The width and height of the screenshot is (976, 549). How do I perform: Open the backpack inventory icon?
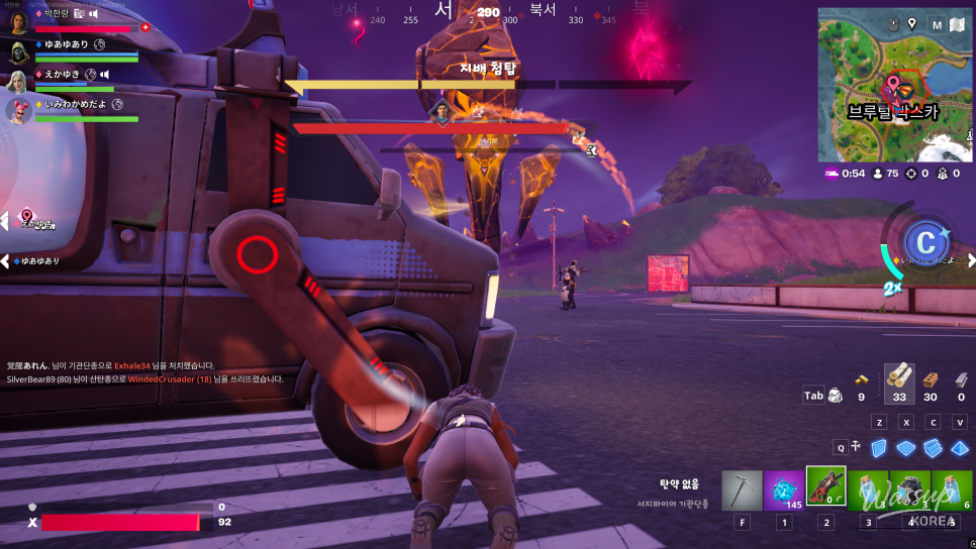834,396
